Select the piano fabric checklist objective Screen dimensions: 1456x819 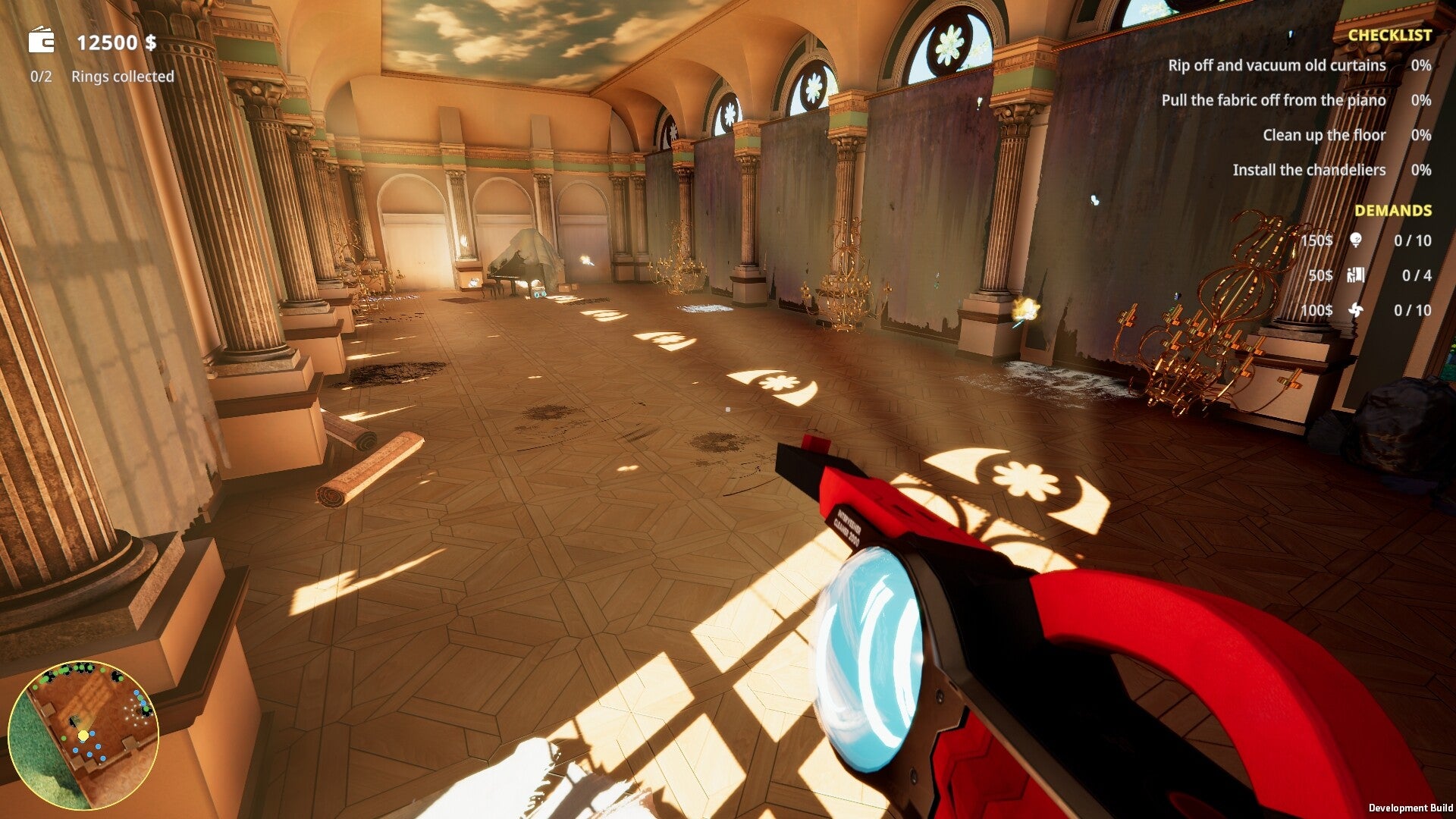(x=1273, y=101)
